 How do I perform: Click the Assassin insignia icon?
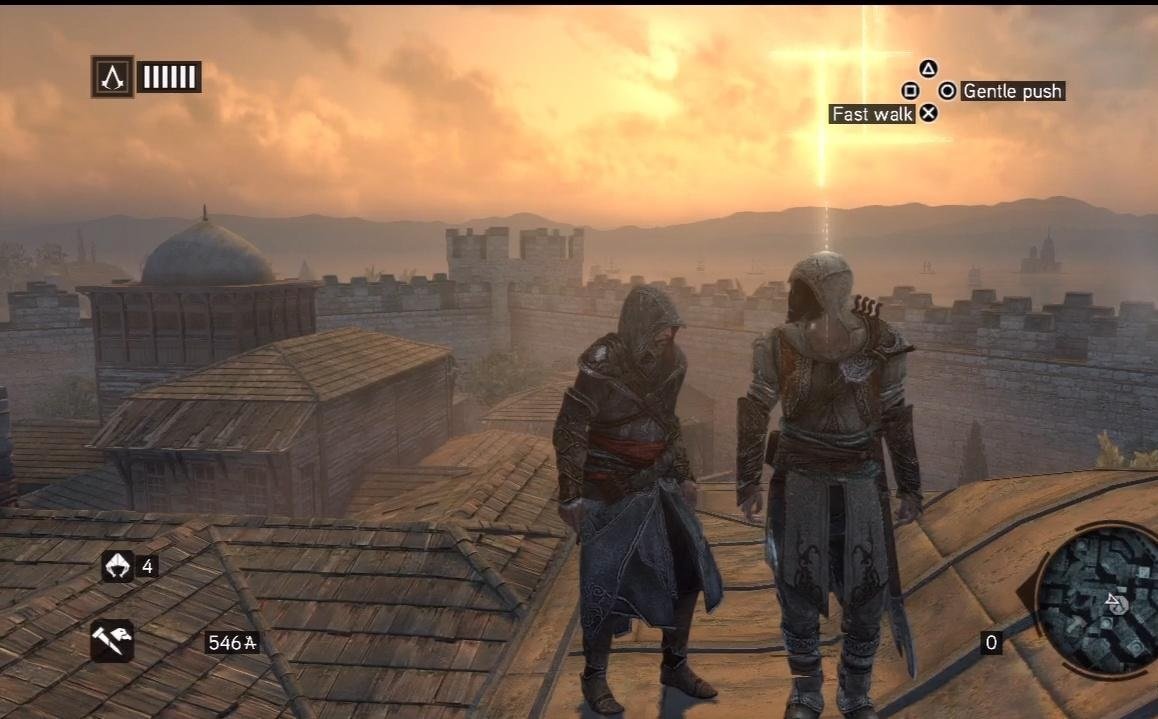click(x=112, y=77)
